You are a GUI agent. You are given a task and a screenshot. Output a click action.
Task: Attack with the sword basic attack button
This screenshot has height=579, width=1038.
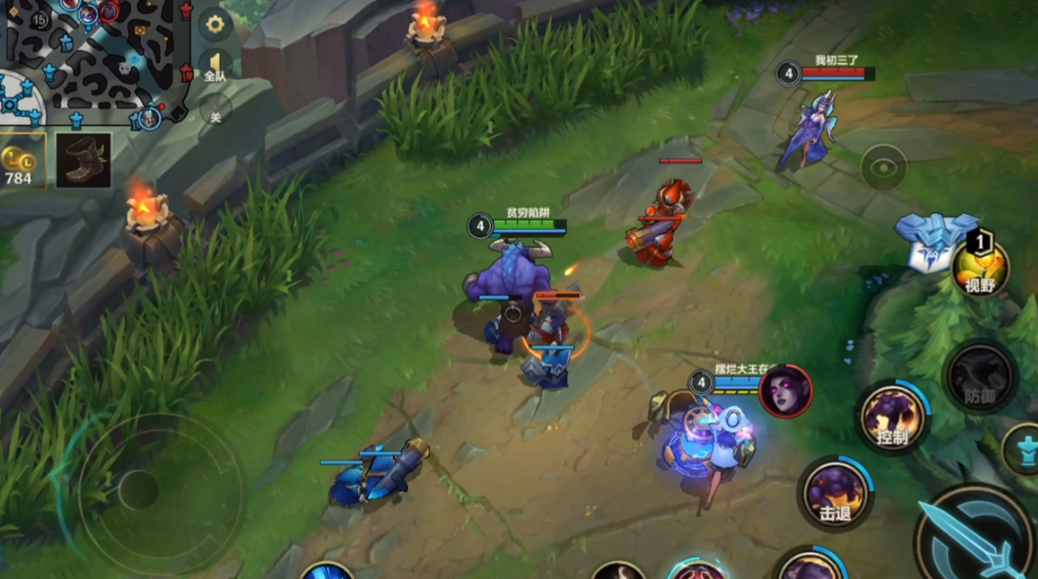[974, 537]
